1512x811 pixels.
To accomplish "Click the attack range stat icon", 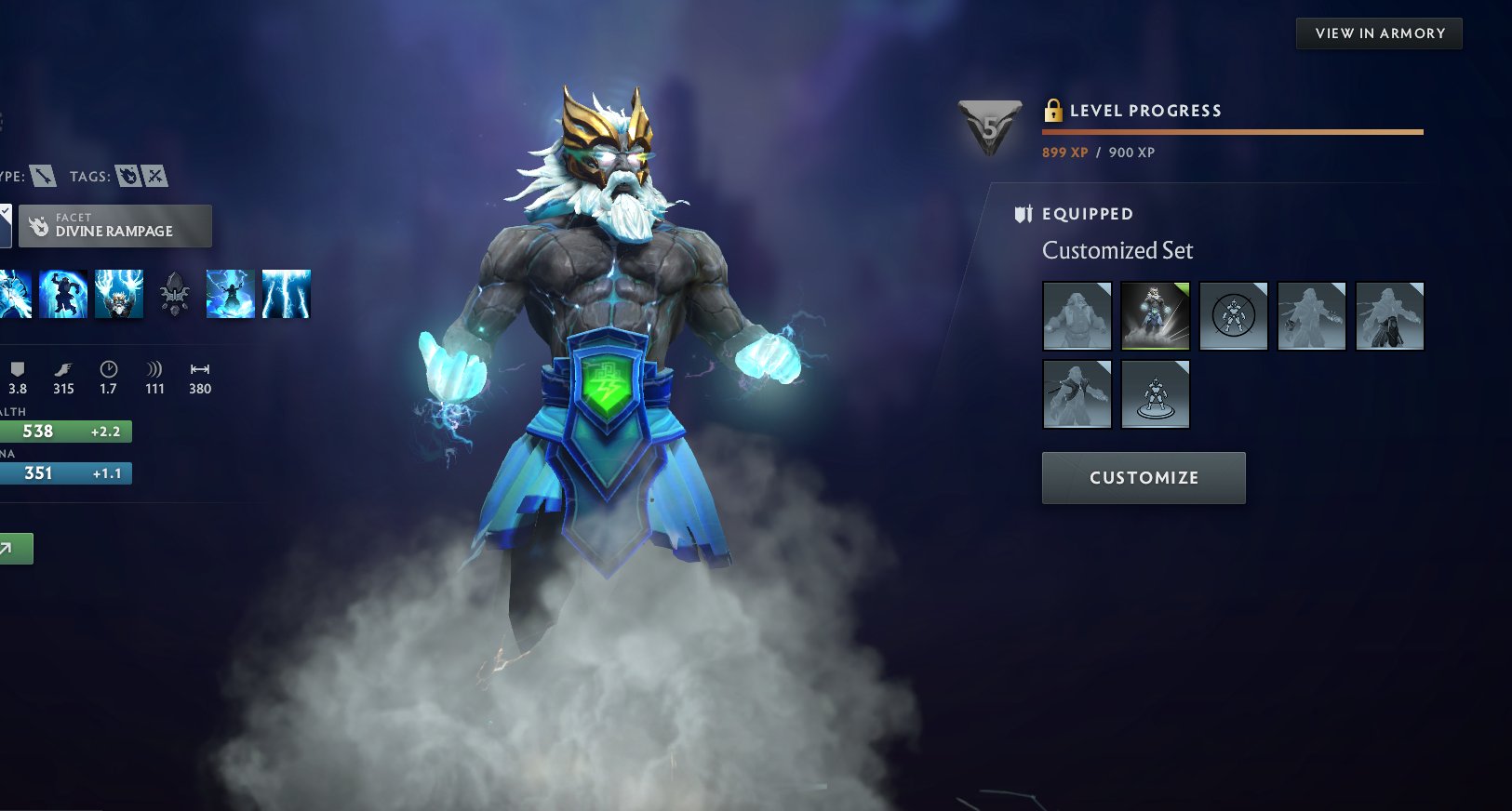I will [x=198, y=369].
